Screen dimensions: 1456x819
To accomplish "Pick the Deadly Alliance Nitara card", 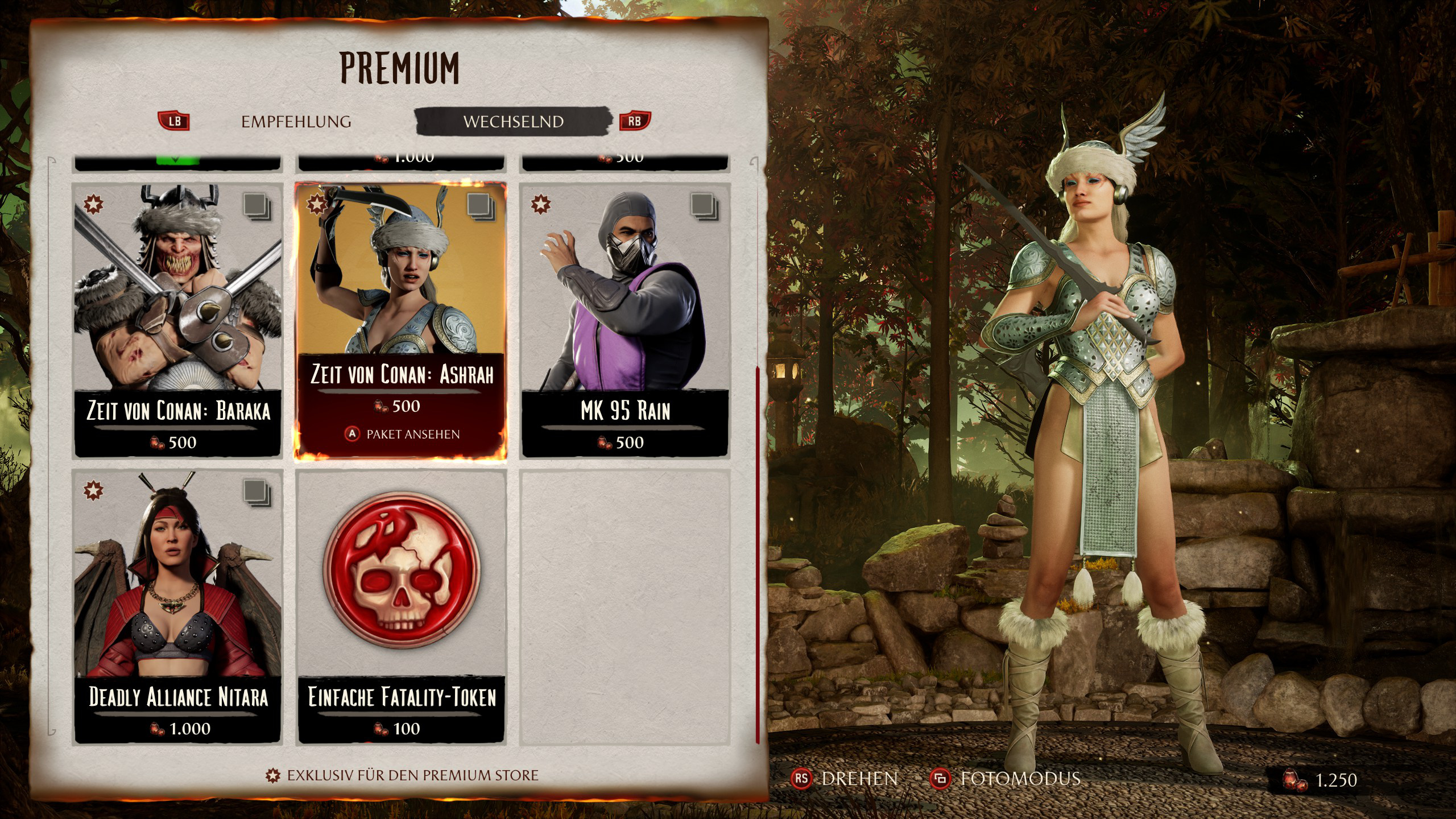I will pos(178,606).
